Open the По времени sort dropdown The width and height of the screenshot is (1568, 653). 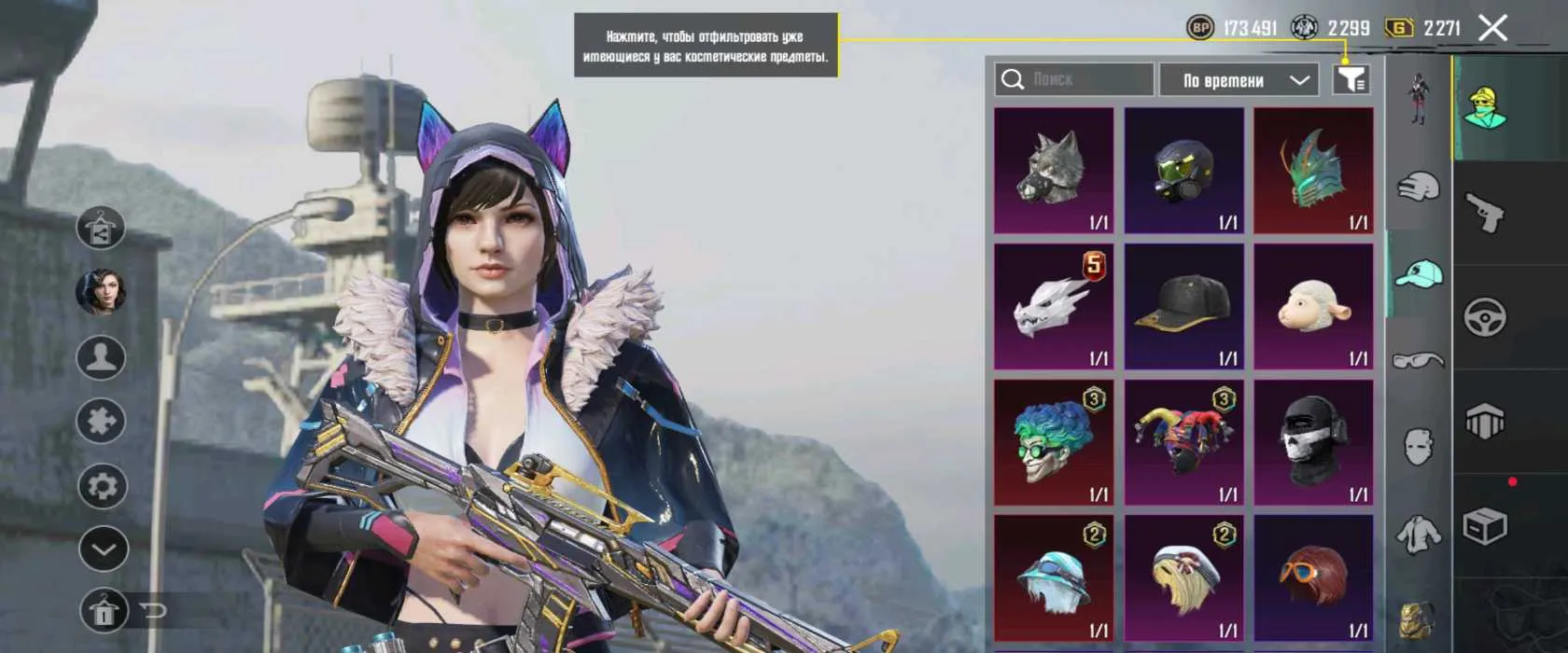(x=1239, y=80)
